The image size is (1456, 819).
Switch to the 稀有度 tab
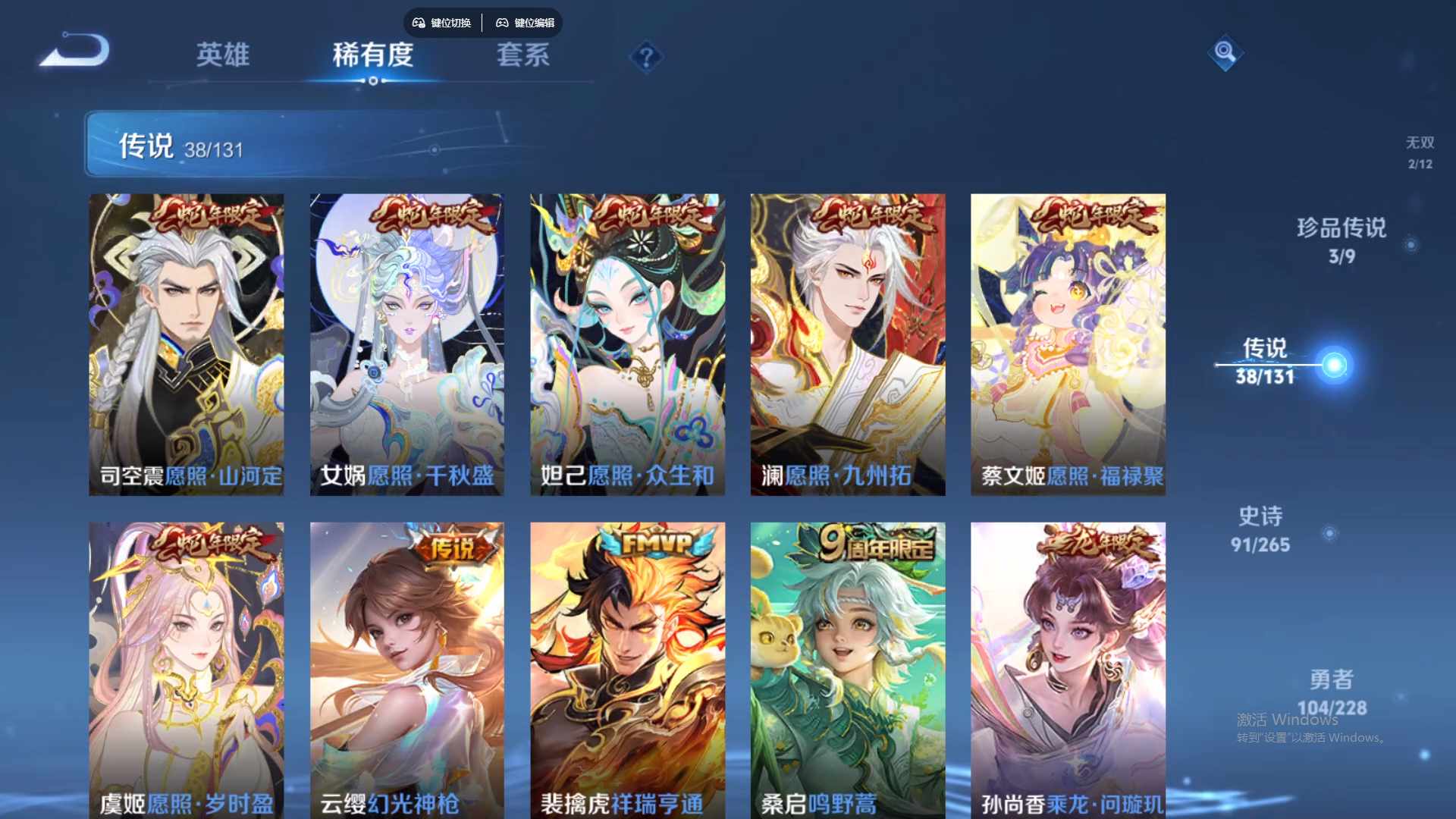coord(373,55)
